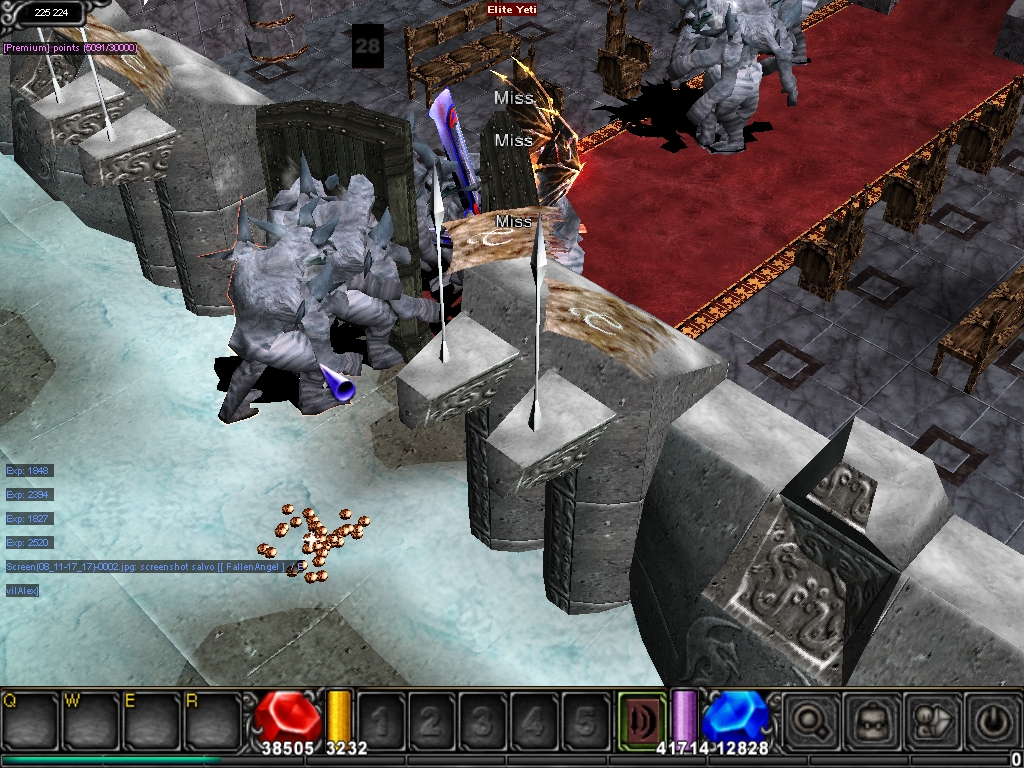Viewport: 1024px width, 768px height.
Task: Select the W hotkey slot
Action: tap(91, 718)
